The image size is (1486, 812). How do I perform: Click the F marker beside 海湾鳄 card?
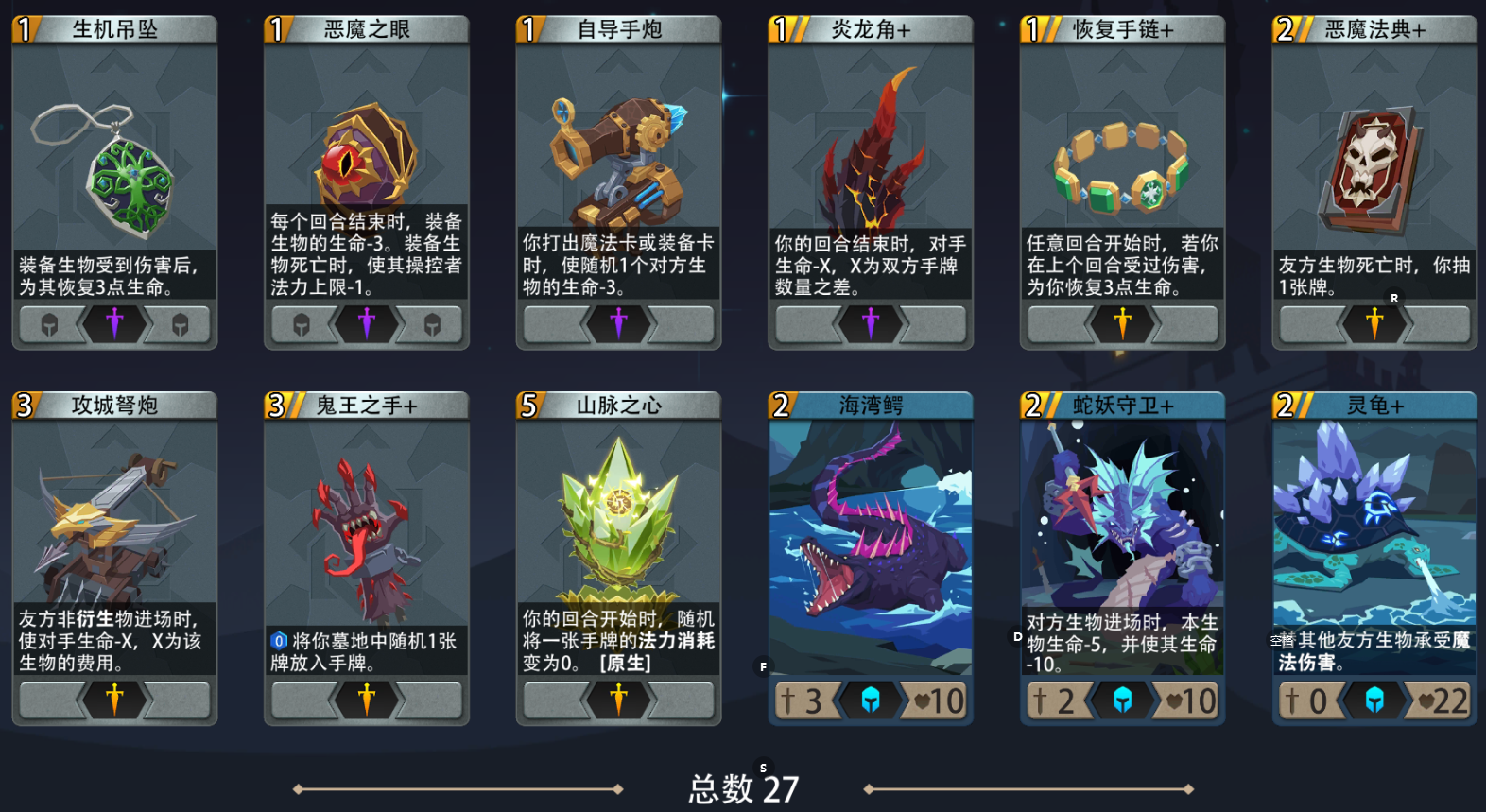point(764,666)
